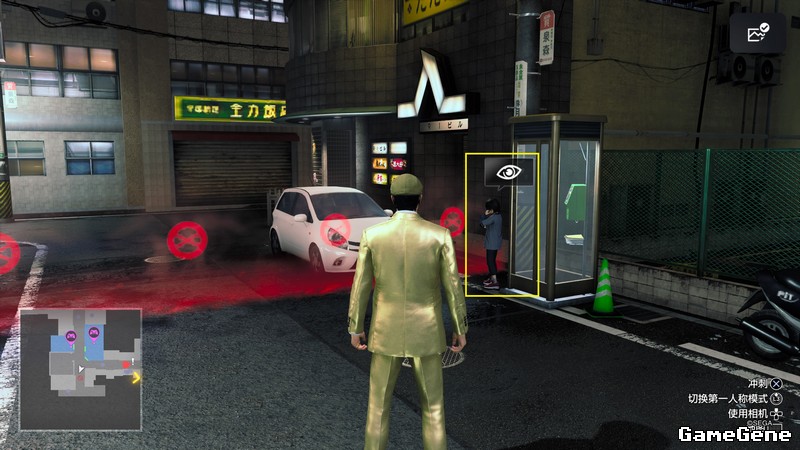The height and width of the screenshot is (450, 800).
Task: Click the red exclamation marker on the minimap
Action: pos(126,365)
